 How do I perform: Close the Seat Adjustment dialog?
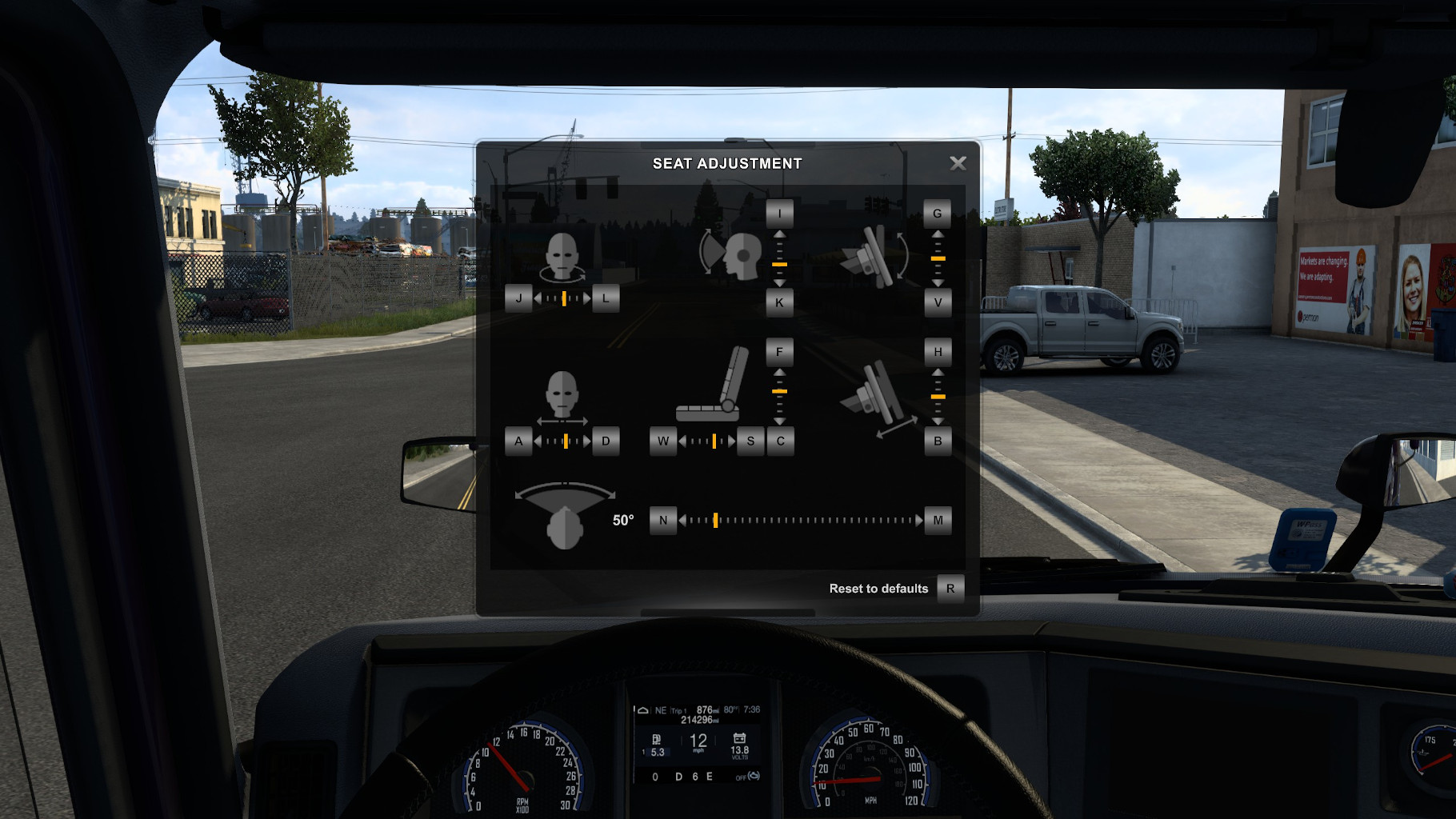[958, 162]
